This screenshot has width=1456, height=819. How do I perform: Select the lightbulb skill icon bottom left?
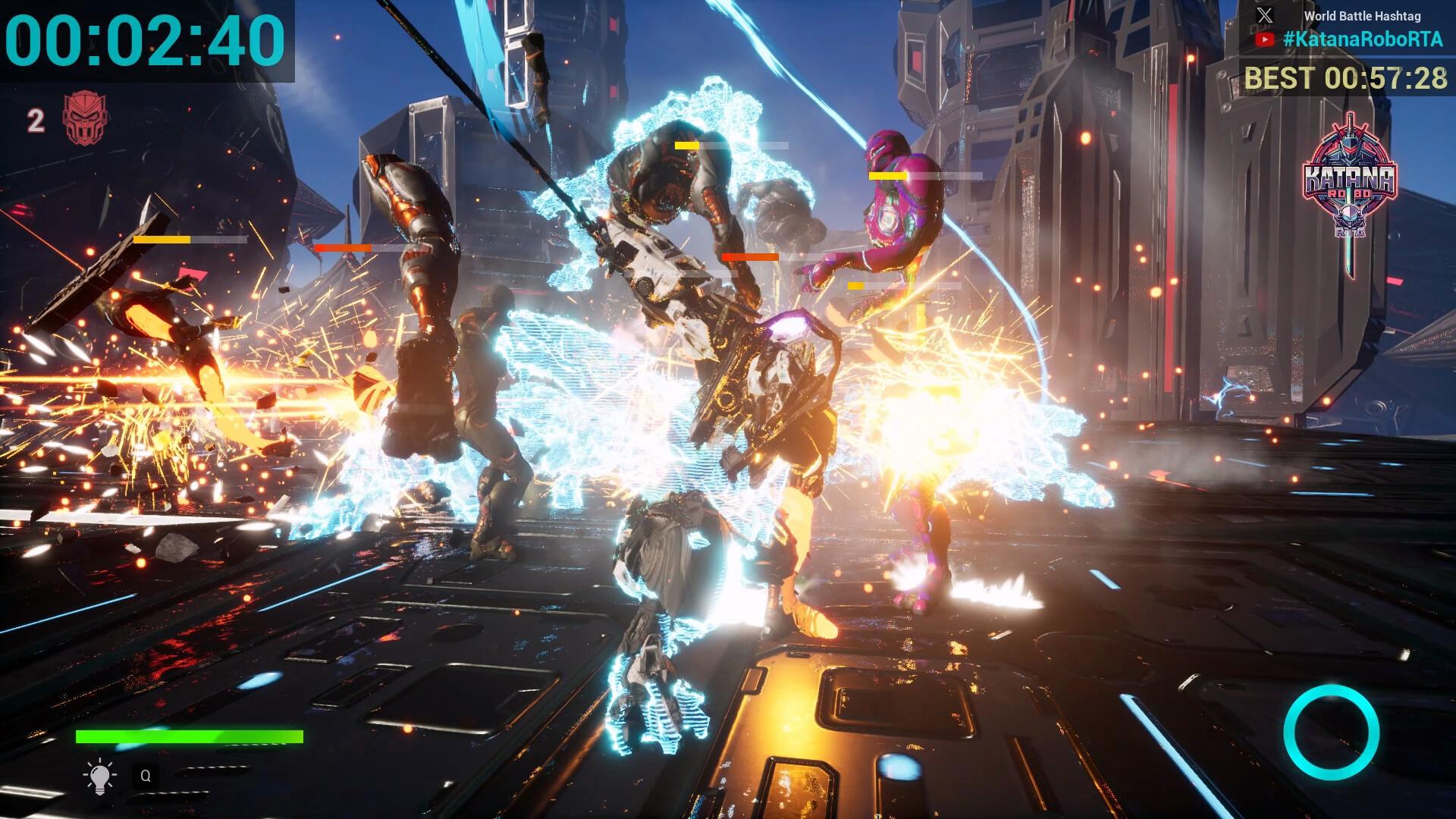coord(99,776)
